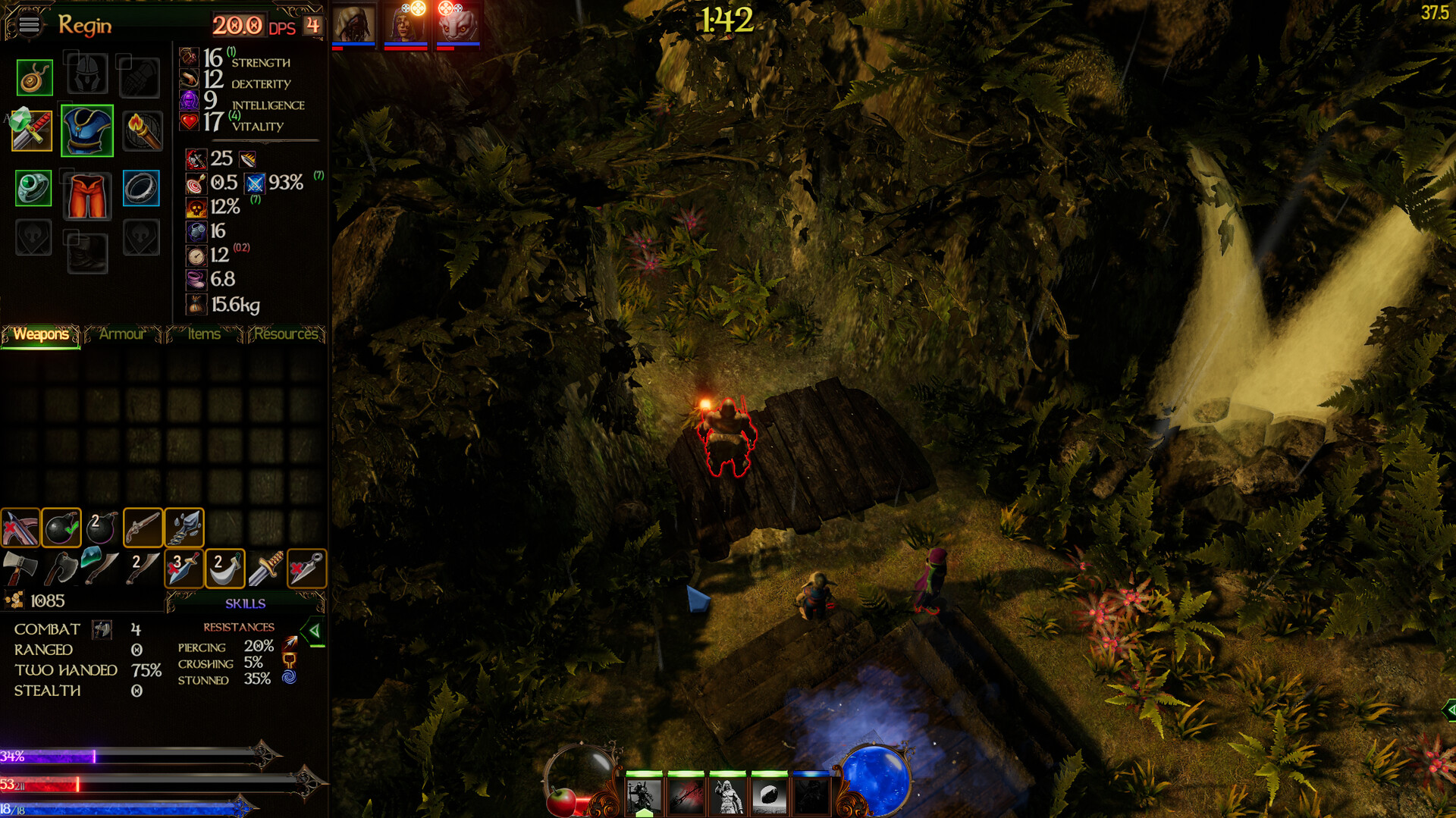This screenshot has height=818, width=1456.
Task: Enable the throwing knife marked with a red X
Action: tap(306, 567)
